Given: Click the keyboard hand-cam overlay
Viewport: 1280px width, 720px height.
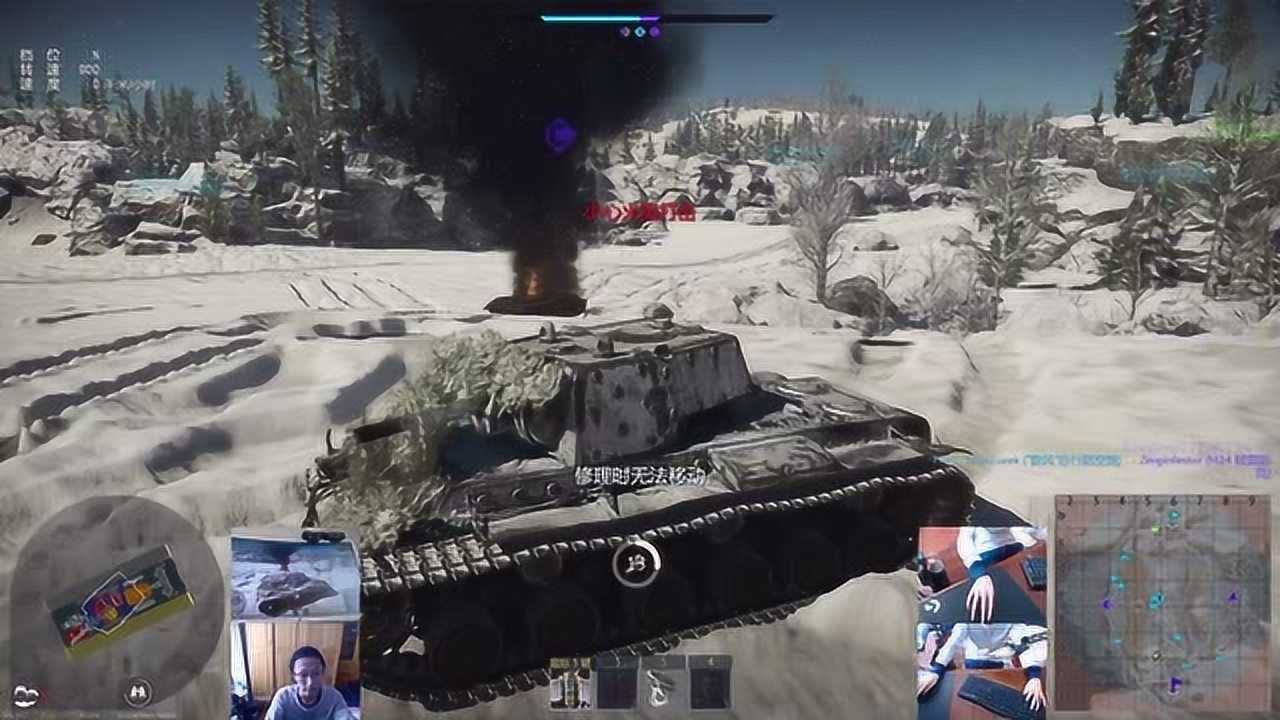Looking at the screenshot, I should (982, 620).
